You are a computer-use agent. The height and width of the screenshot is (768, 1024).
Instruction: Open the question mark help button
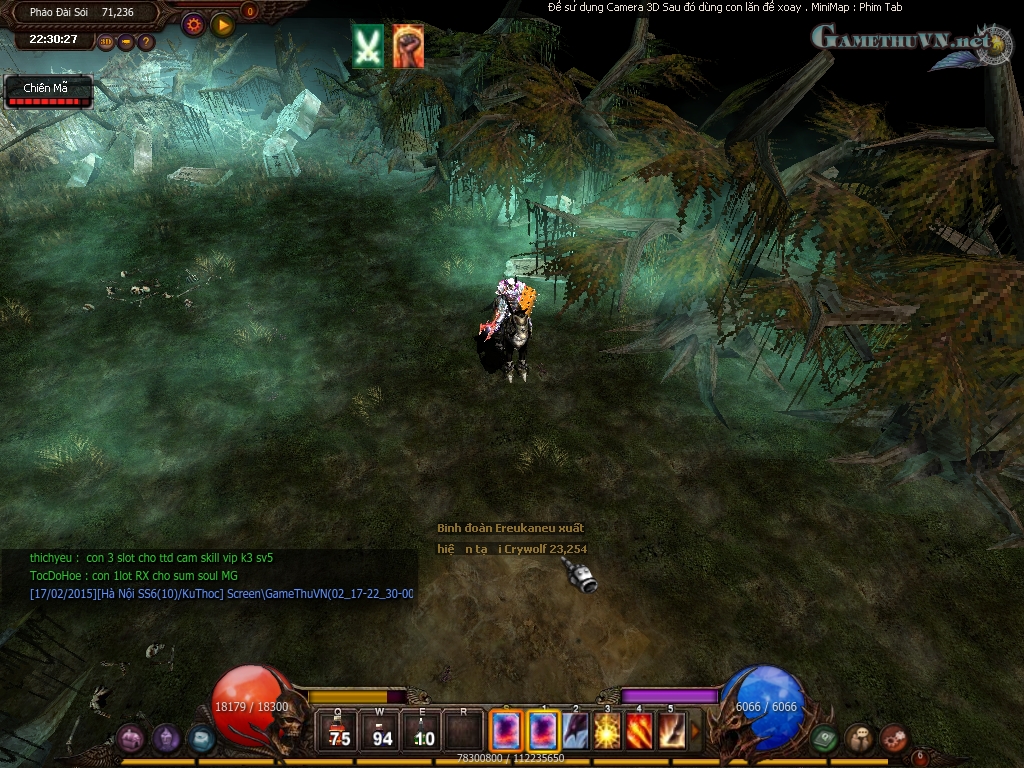[x=146, y=42]
